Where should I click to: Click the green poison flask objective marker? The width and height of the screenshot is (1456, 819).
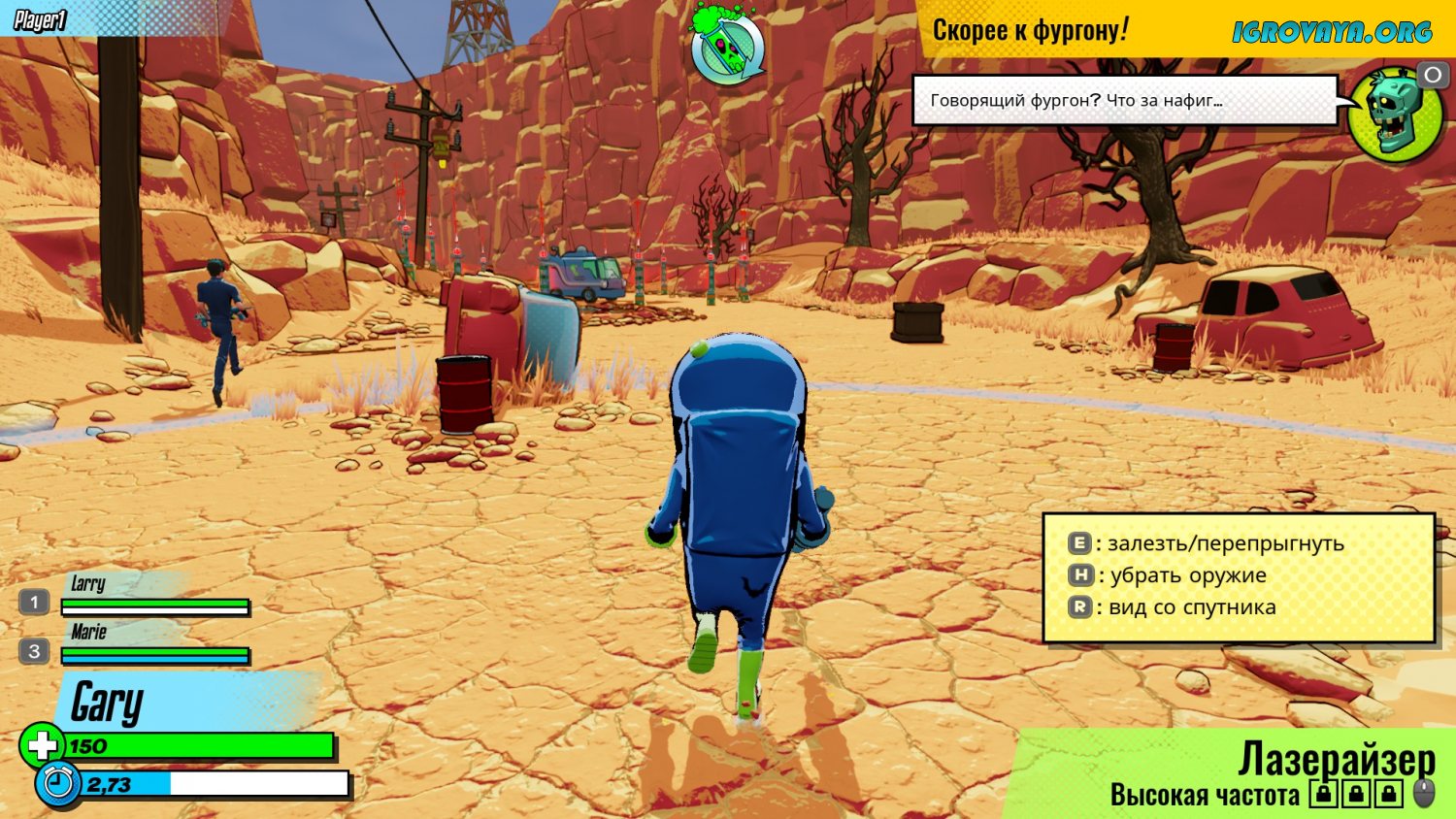[728, 46]
